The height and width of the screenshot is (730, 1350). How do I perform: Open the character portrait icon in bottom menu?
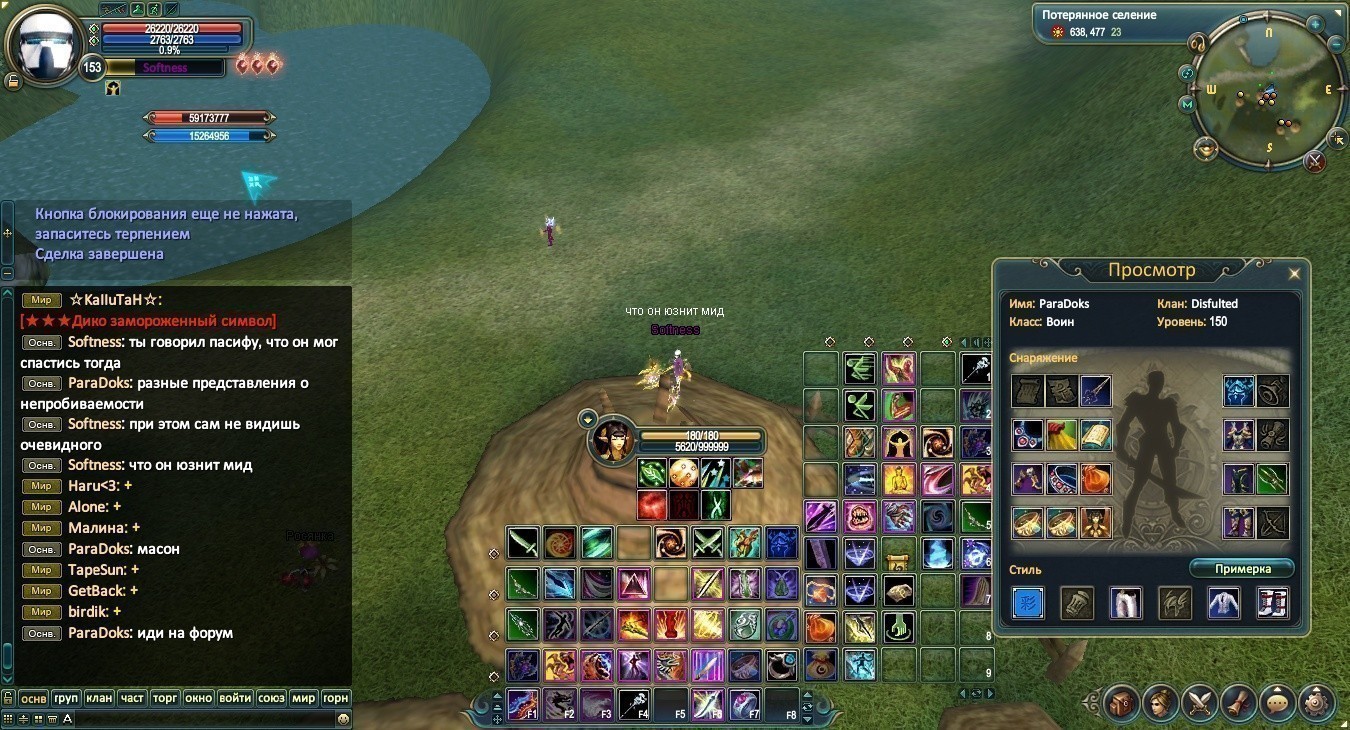[1160, 702]
